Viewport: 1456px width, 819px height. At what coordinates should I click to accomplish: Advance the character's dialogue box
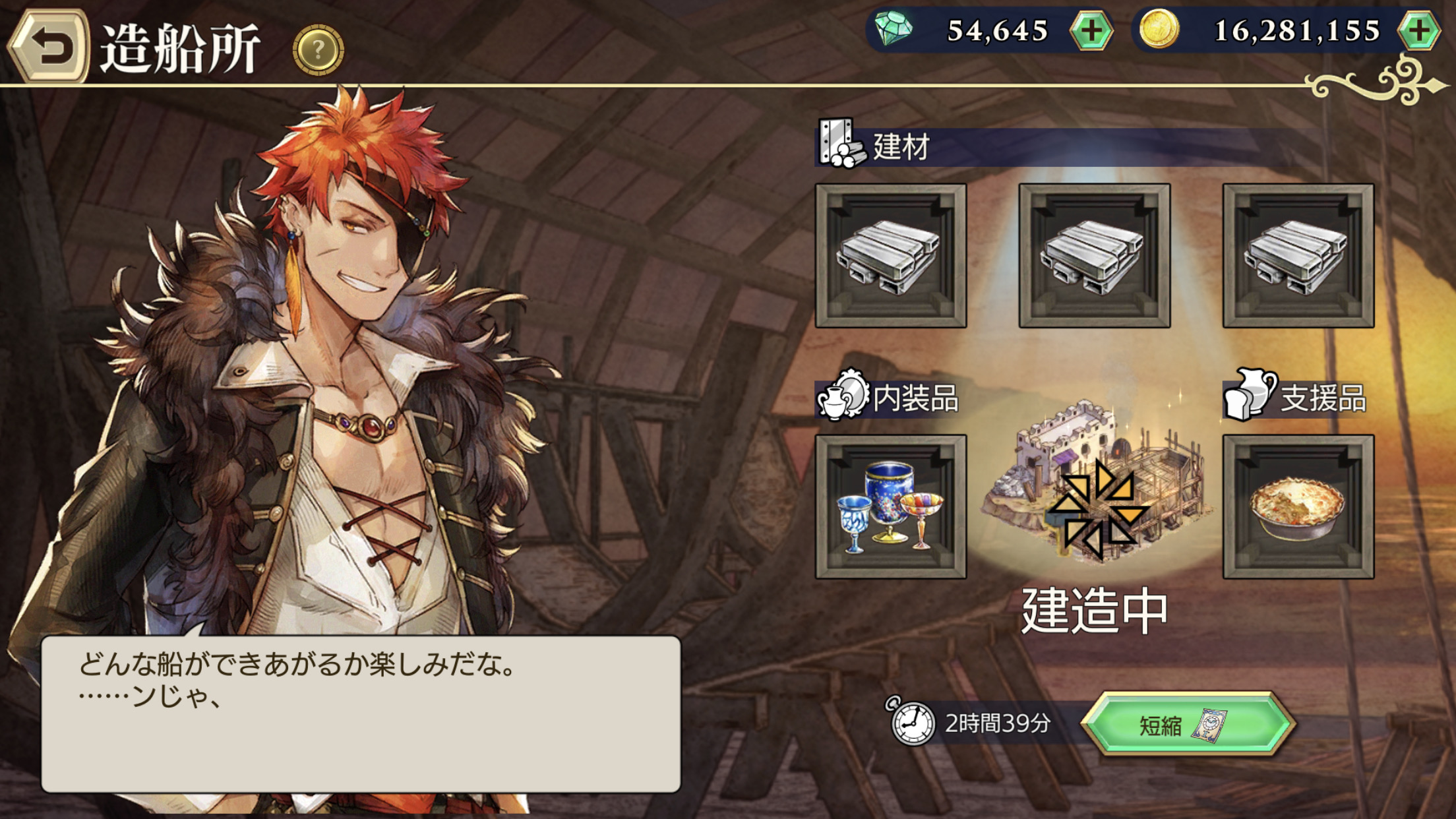tap(361, 713)
